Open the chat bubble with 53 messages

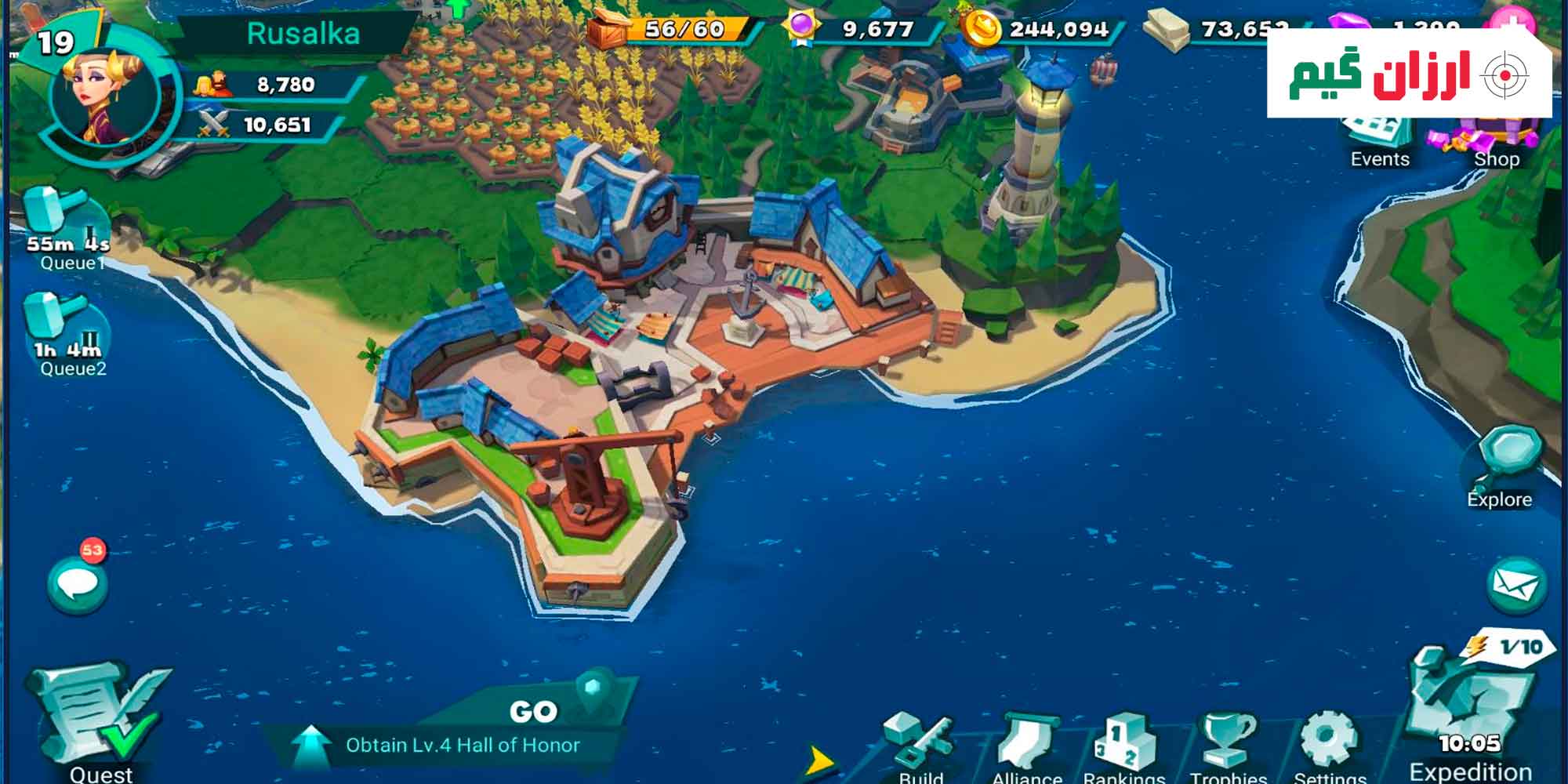pyautogui.click(x=77, y=583)
